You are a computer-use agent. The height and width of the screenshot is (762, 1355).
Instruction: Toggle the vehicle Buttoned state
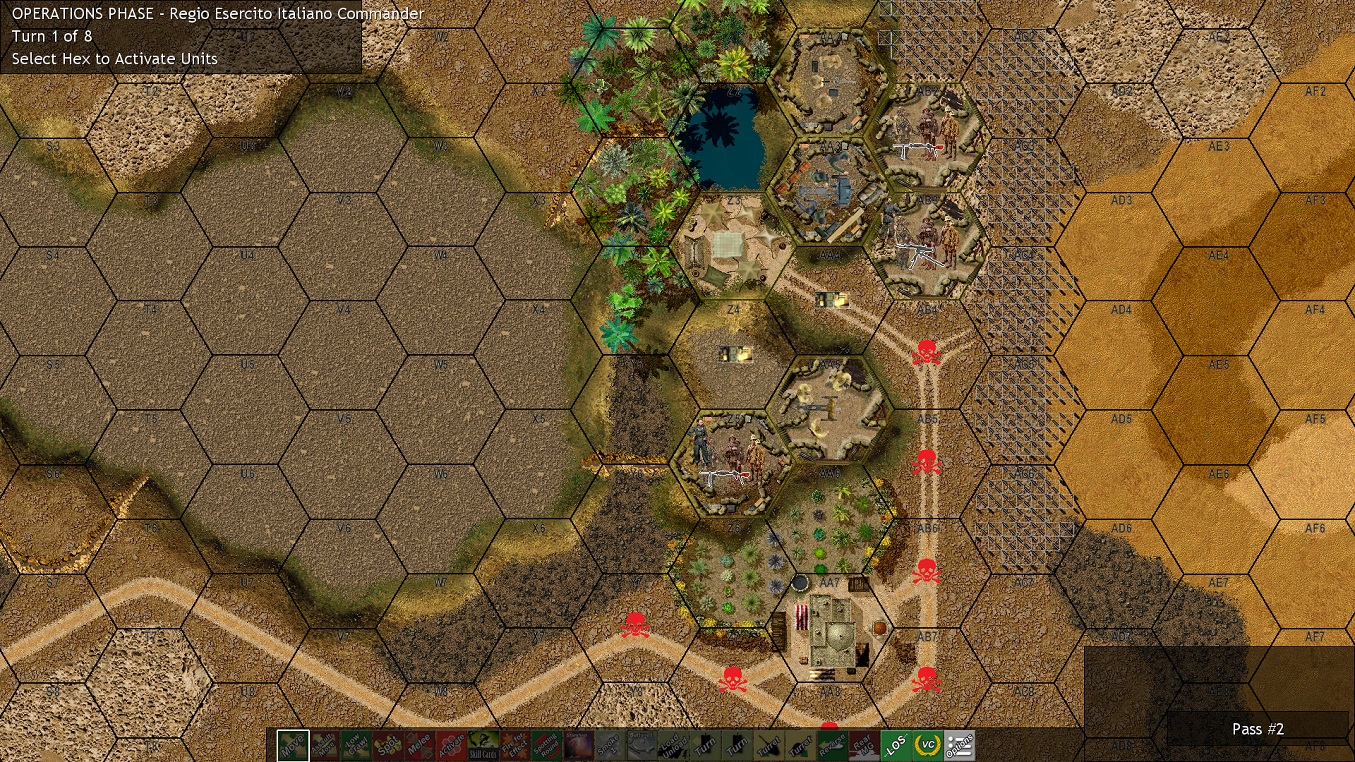coord(641,745)
